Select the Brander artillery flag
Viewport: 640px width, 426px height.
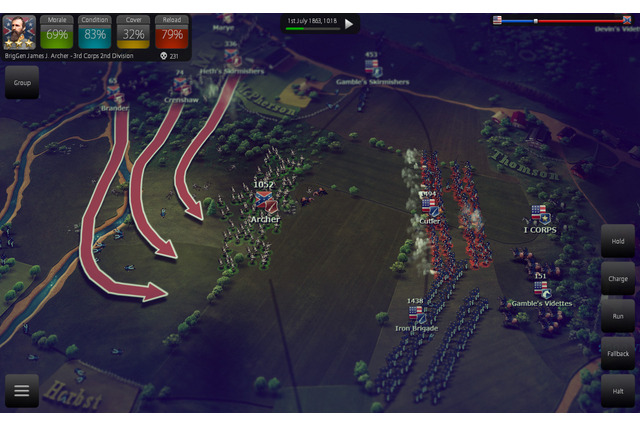[x=112, y=92]
